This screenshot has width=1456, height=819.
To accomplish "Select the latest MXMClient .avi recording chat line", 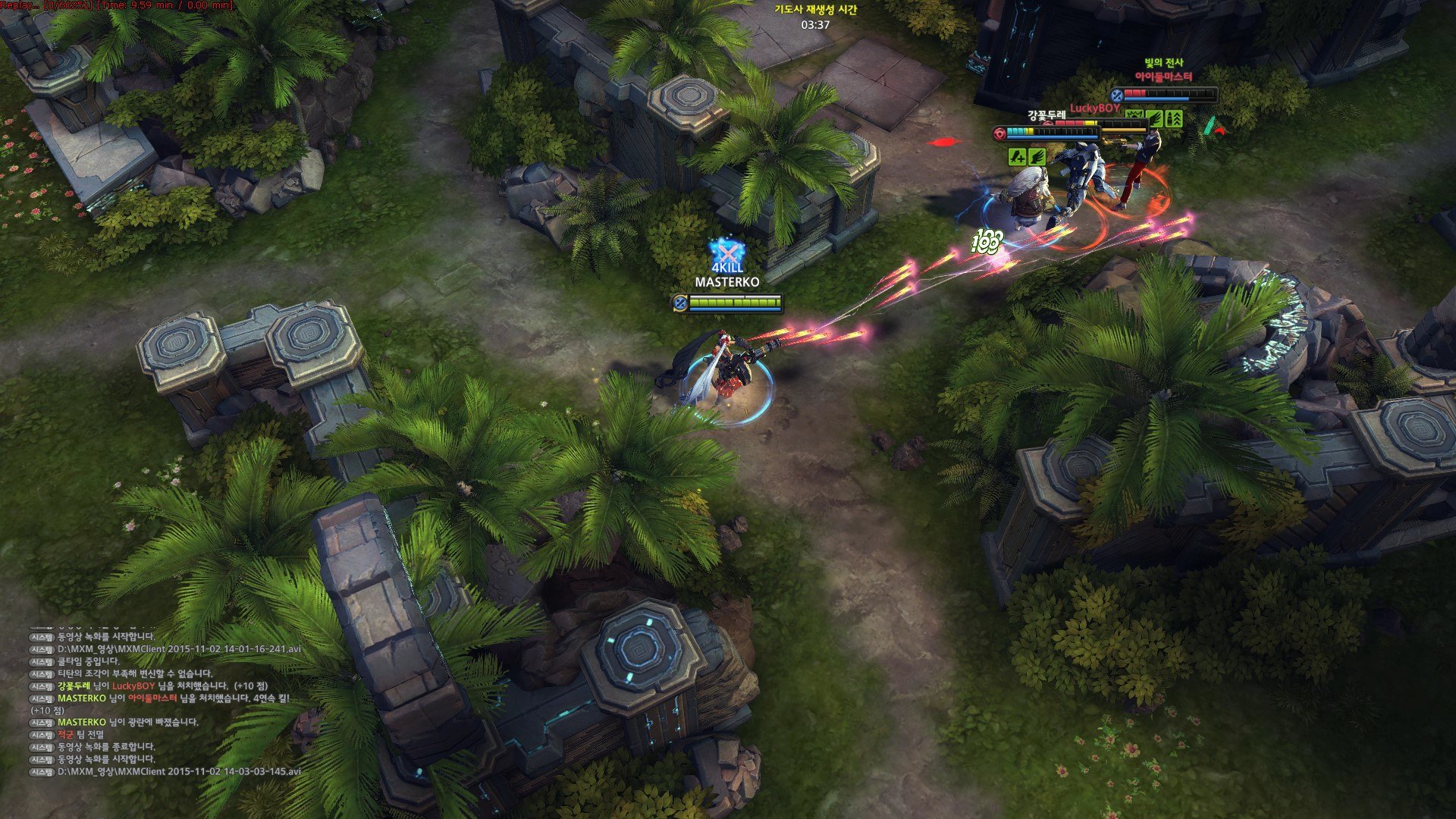I will click(179, 771).
